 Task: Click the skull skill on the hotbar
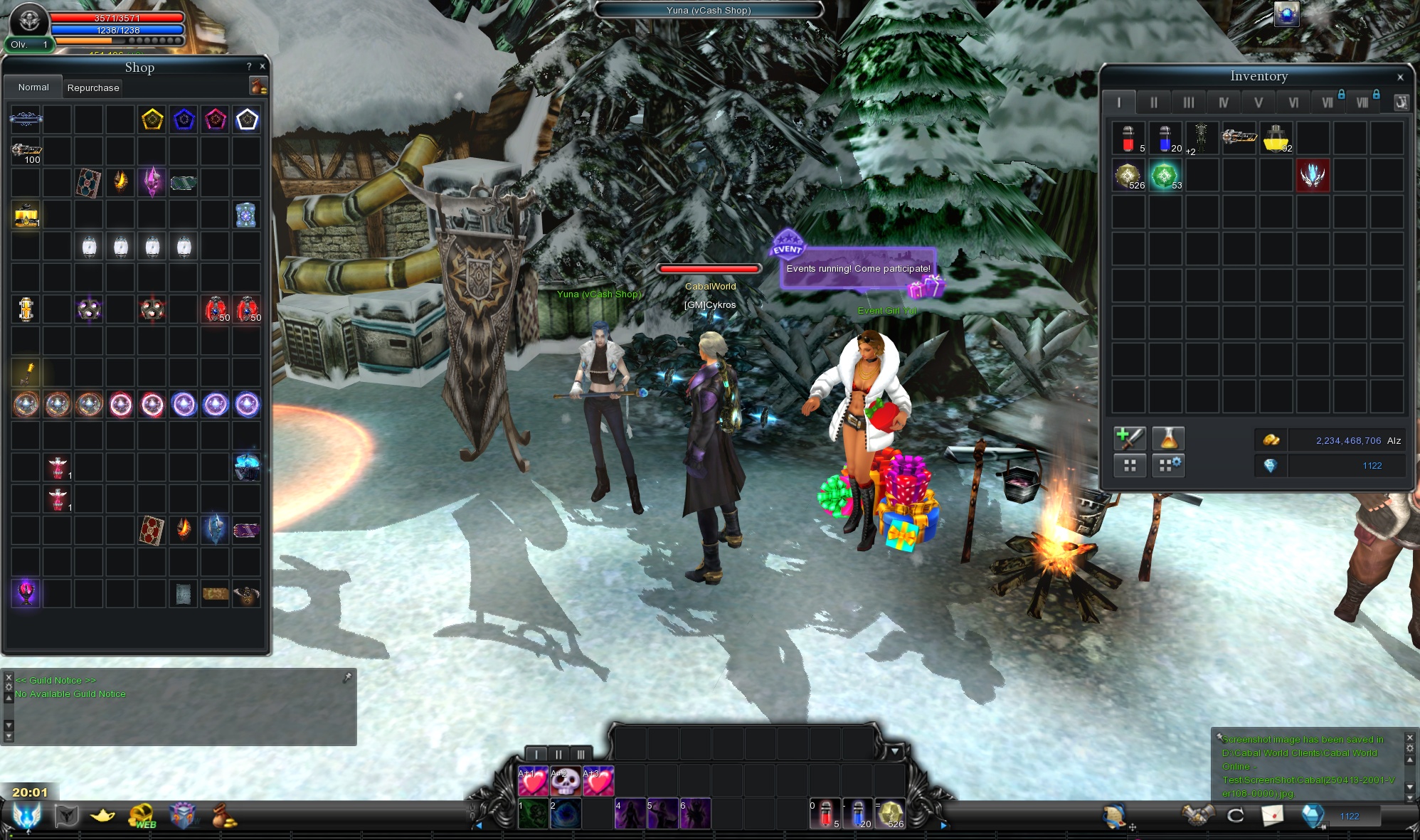click(566, 781)
